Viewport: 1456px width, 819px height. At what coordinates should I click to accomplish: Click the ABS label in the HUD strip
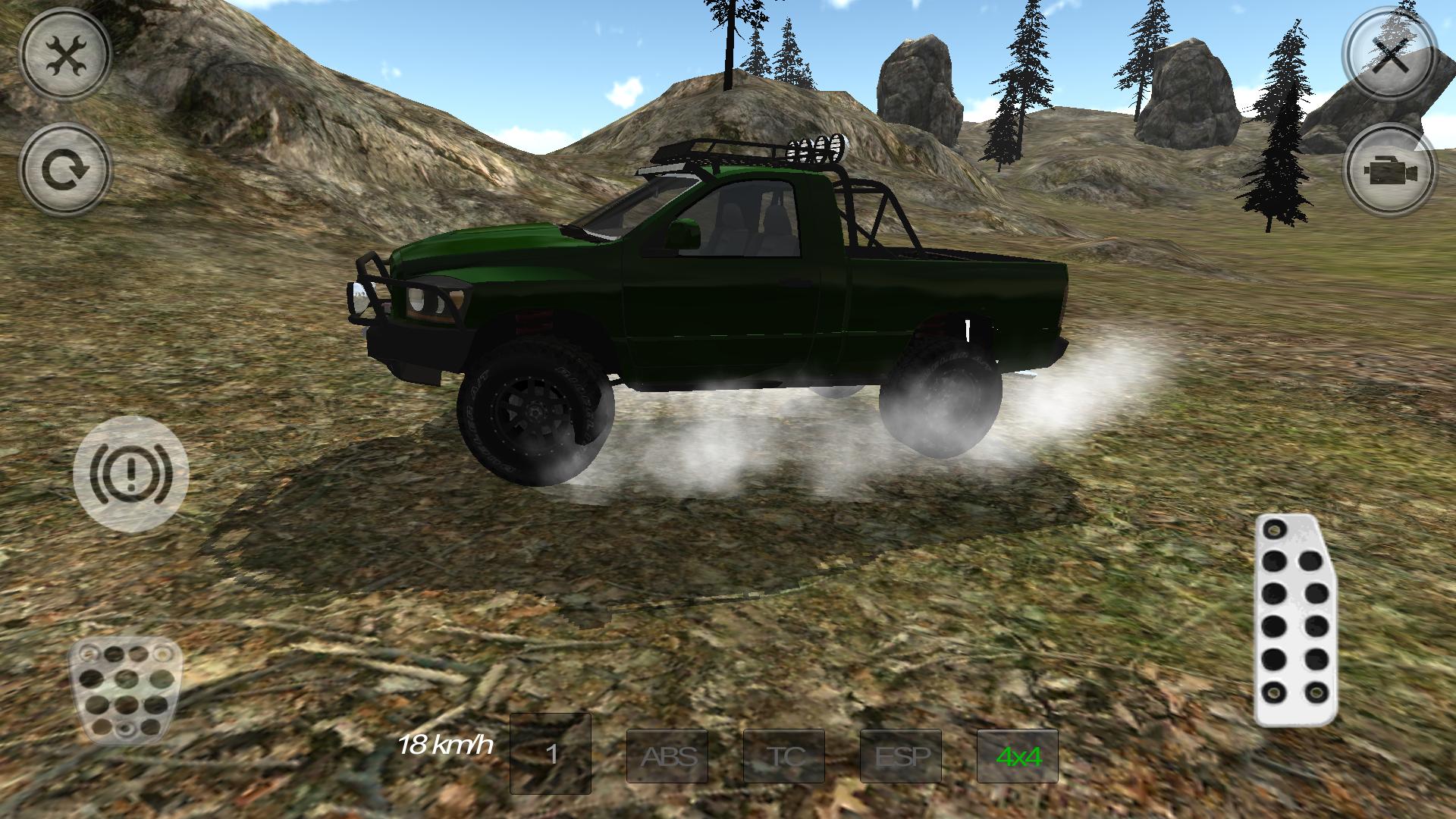pos(667,756)
